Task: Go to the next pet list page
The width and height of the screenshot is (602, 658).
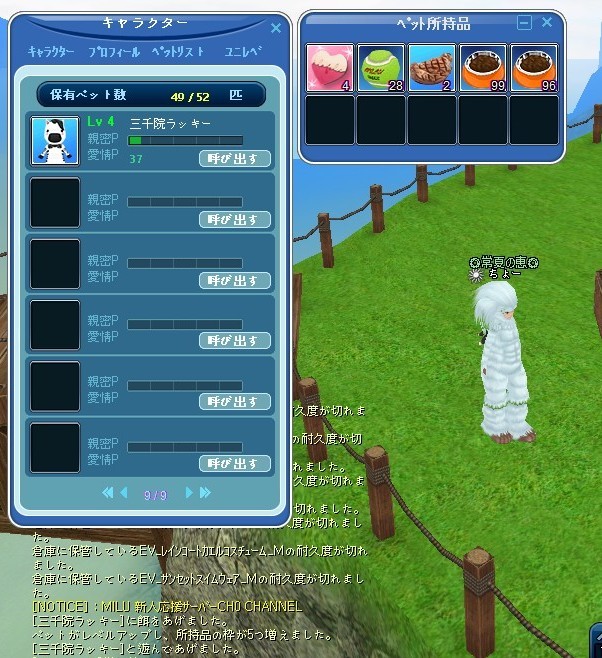Action: pyautogui.click(x=188, y=492)
